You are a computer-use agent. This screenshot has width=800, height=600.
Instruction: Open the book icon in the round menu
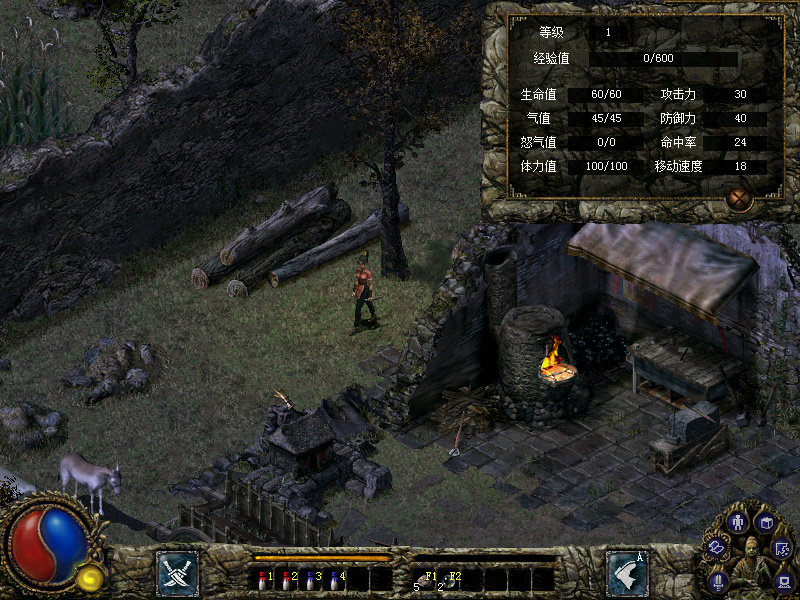pyautogui.click(x=765, y=522)
